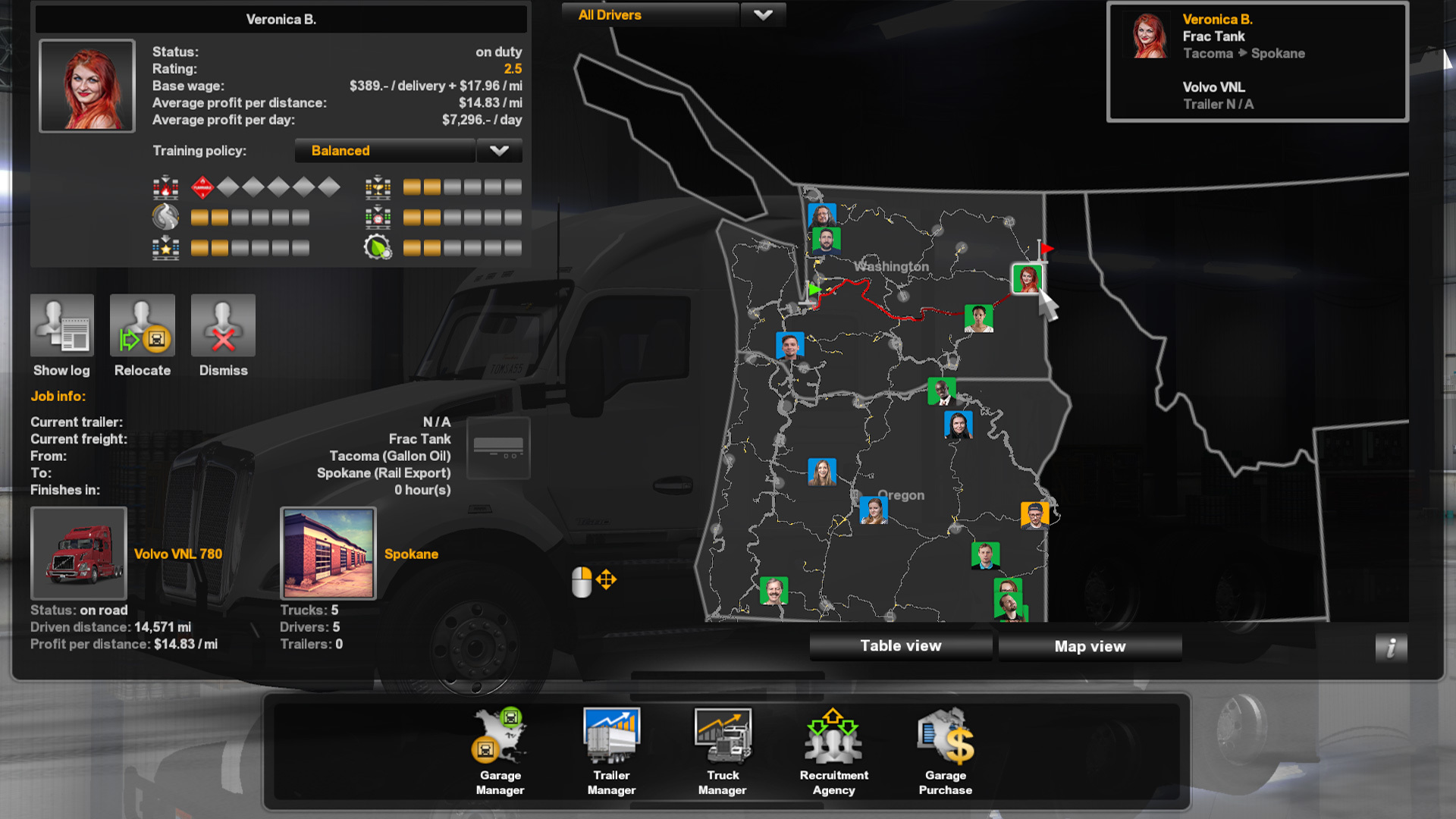Screen dimensions: 1456x819
Task: Switch to Map view
Action: point(1090,647)
